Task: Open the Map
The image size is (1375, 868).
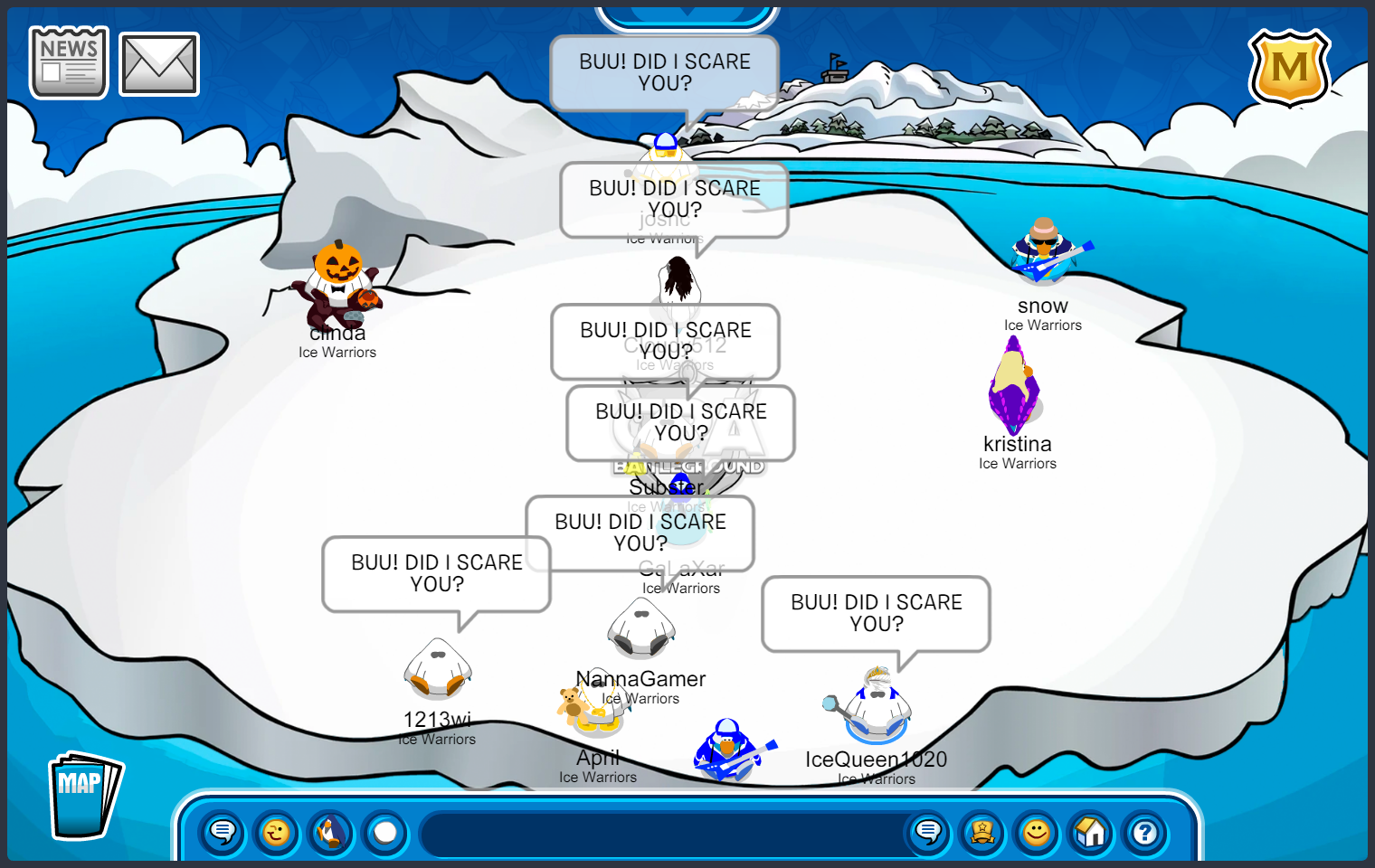Action: tap(83, 796)
